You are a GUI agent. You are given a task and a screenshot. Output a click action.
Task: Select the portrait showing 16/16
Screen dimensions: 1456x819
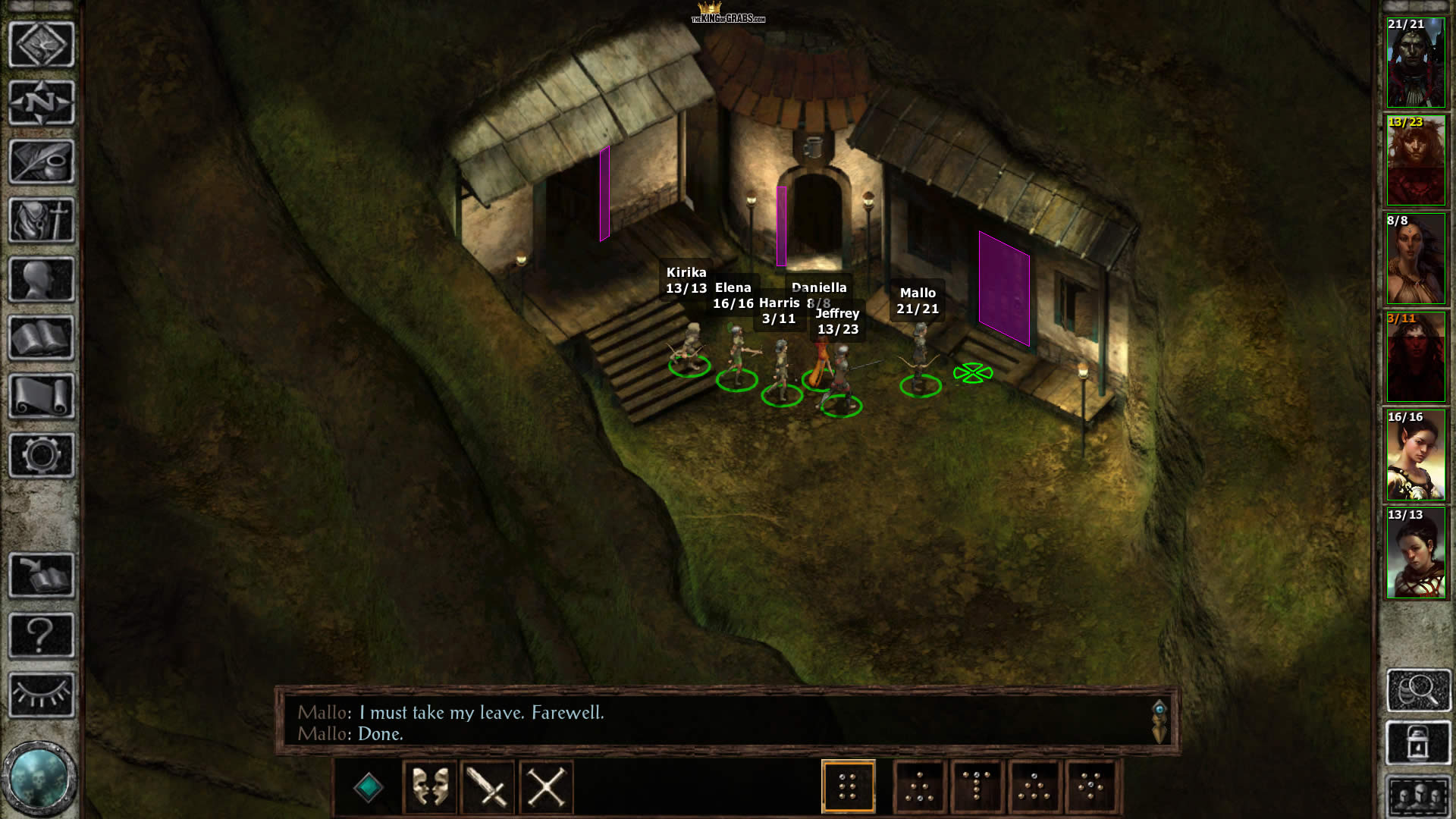point(1416,456)
